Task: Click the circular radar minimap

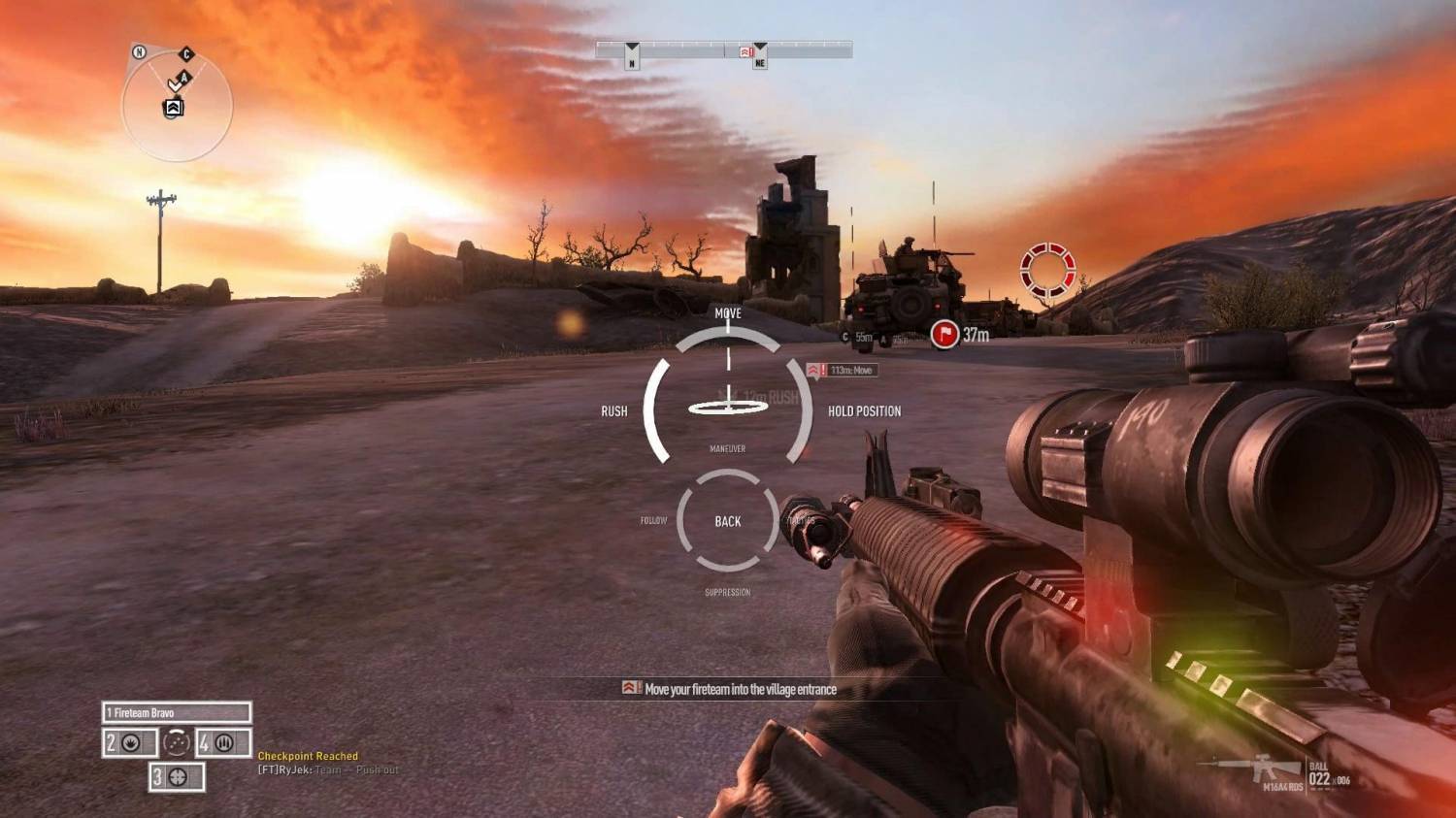Action: (x=177, y=105)
